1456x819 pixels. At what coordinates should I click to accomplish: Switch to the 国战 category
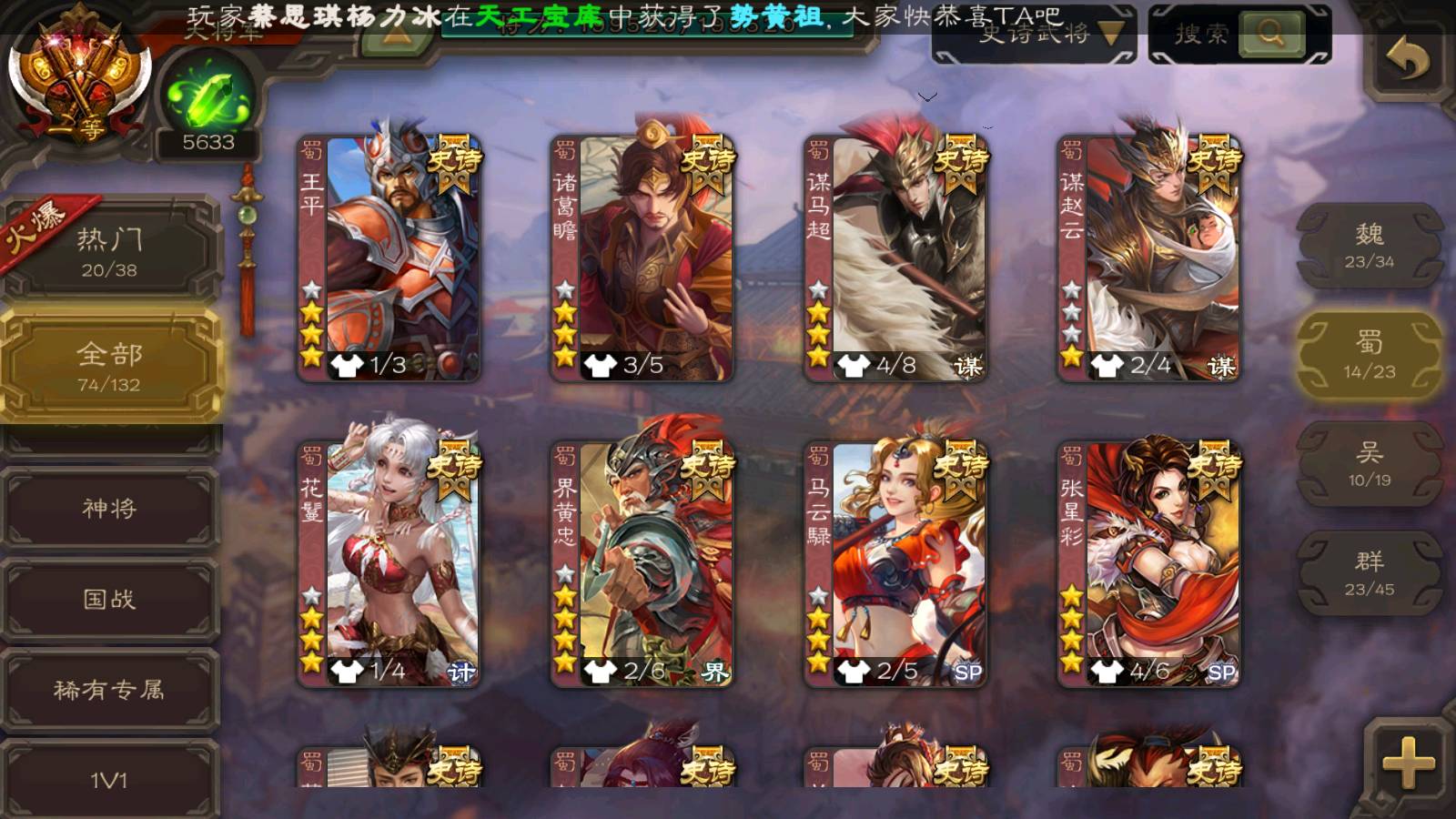(109, 599)
